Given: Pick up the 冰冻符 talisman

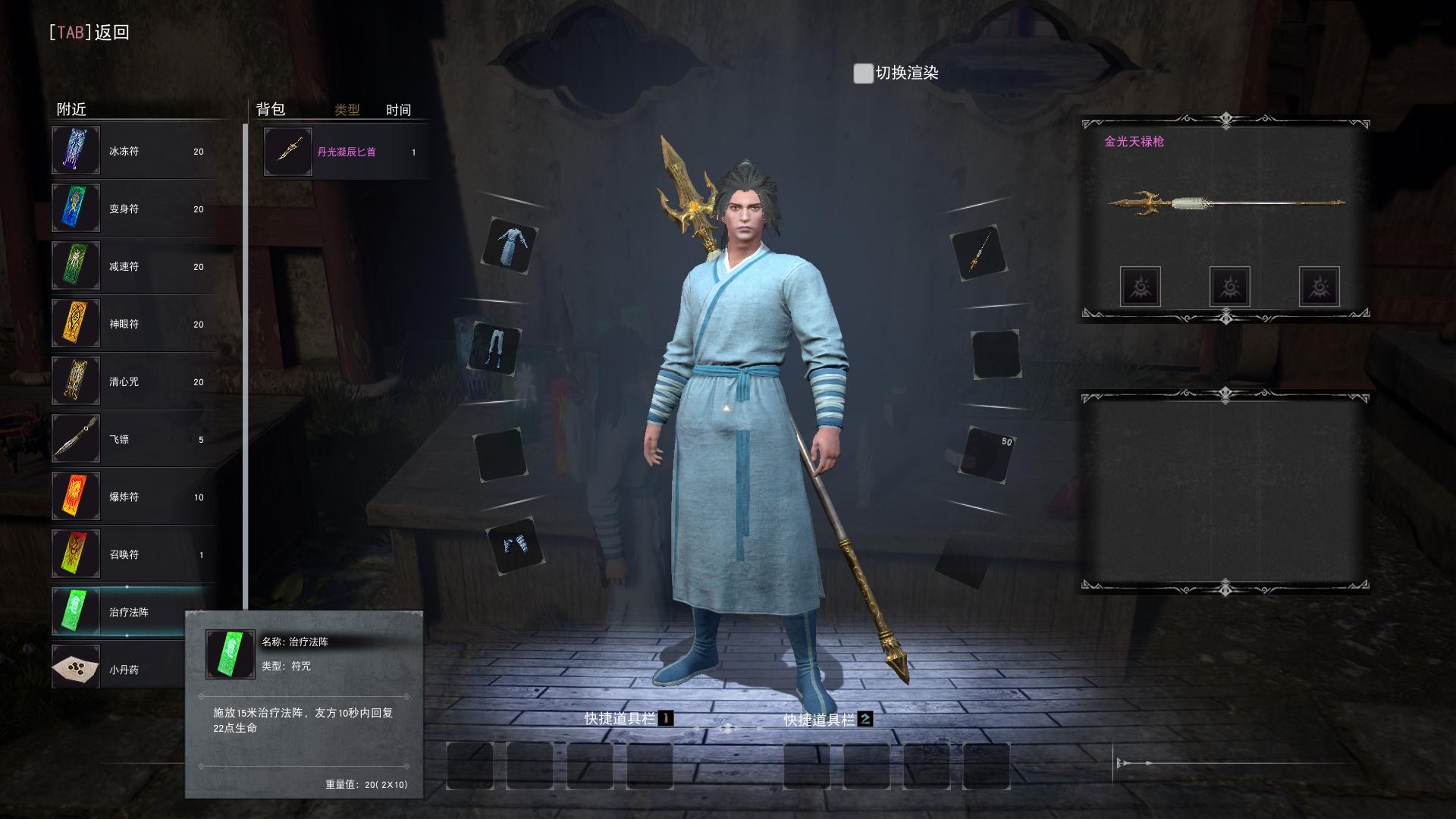Looking at the screenshot, I should click(x=133, y=151).
